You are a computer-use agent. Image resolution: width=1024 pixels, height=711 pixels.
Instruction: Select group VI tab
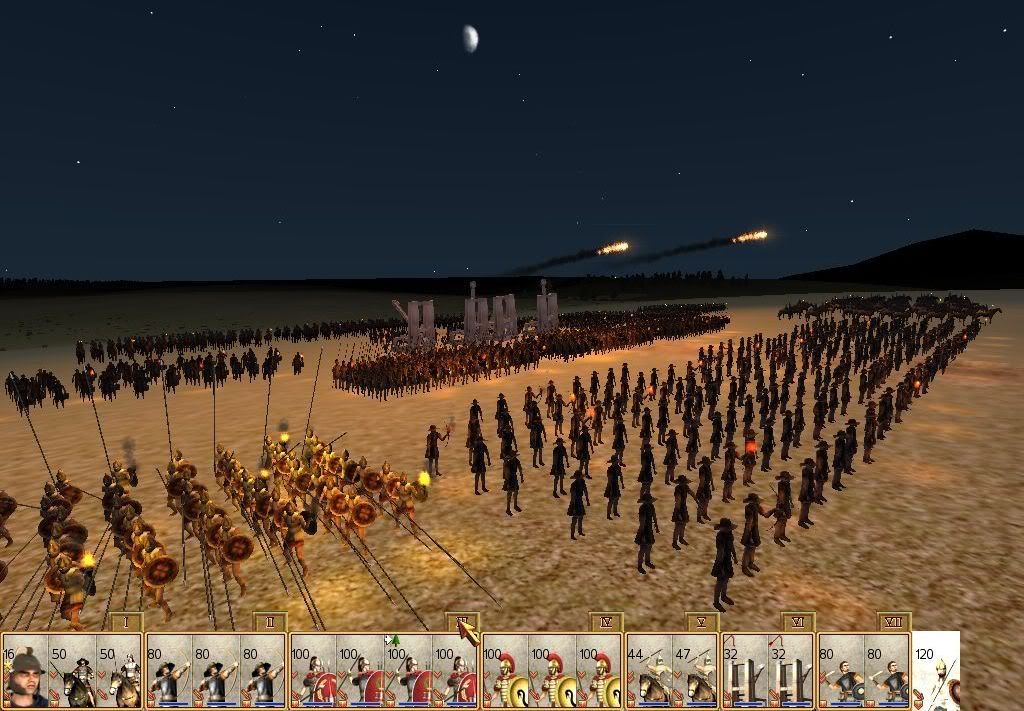click(797, 622)
